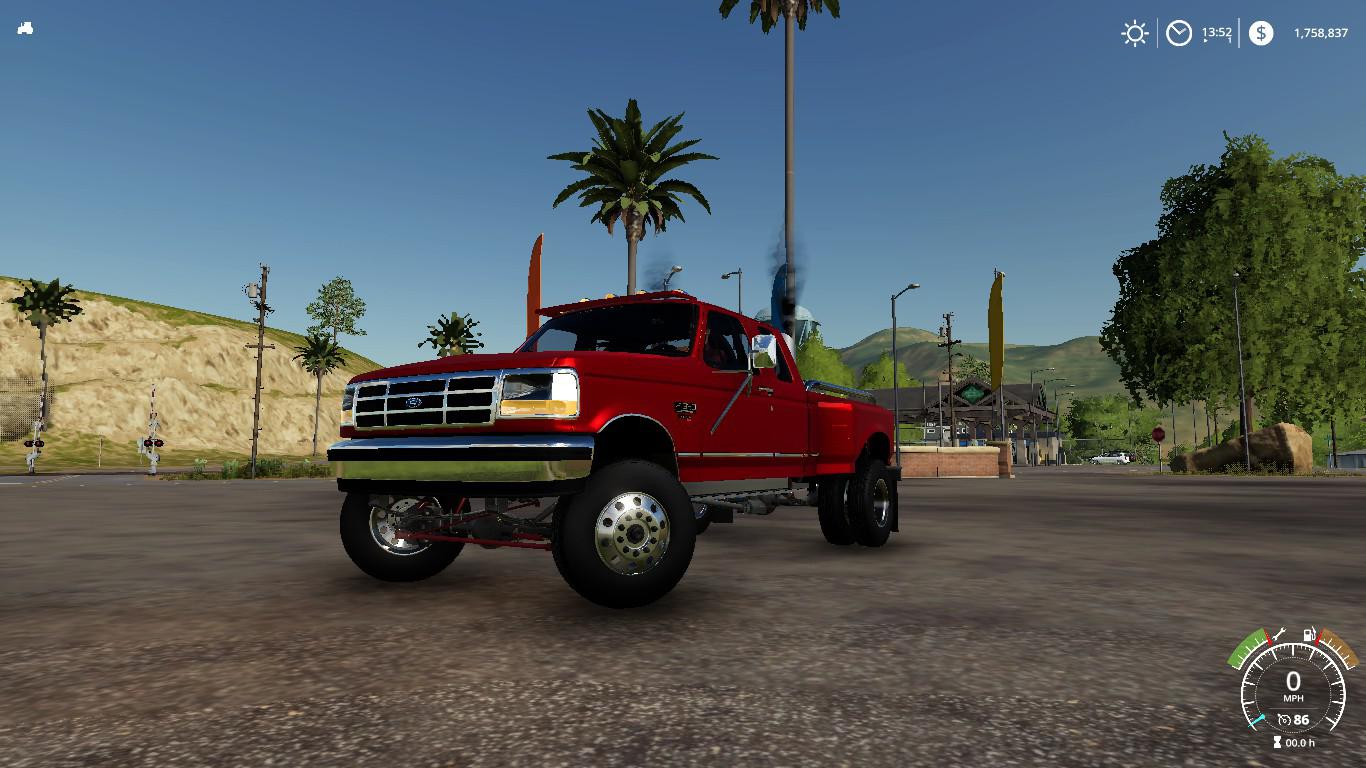Click the "00.0 h" operating hours text
Image resolution: width=1366 pixels, height=768 pixels.
point(1301,742)
